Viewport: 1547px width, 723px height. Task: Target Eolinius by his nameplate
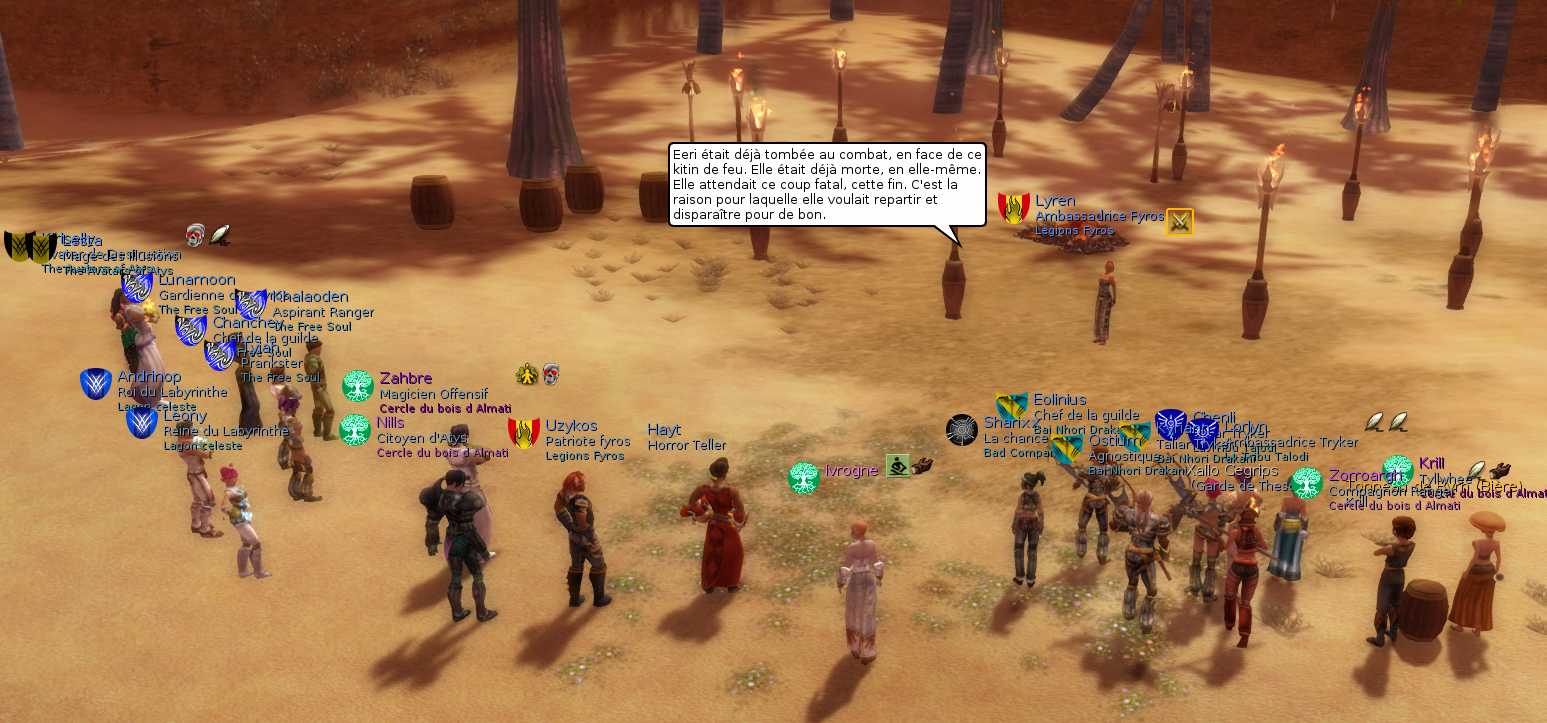pos(1059,400)
